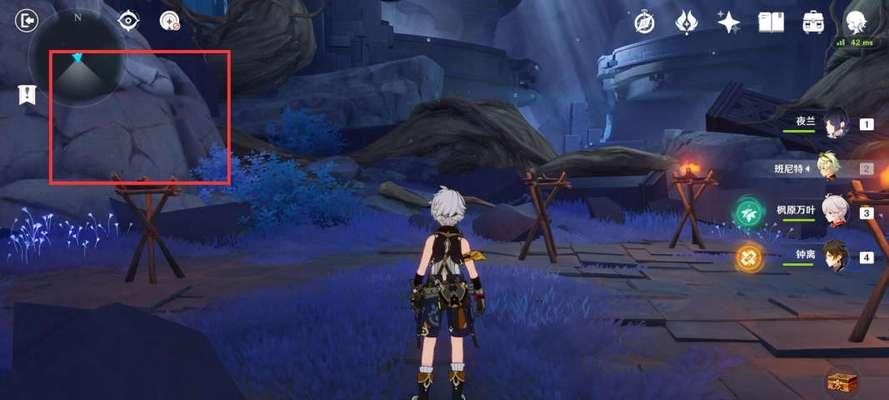Open the Paimon menu head icon
This screenshot has height=400, width=889.
coord(856,22)
